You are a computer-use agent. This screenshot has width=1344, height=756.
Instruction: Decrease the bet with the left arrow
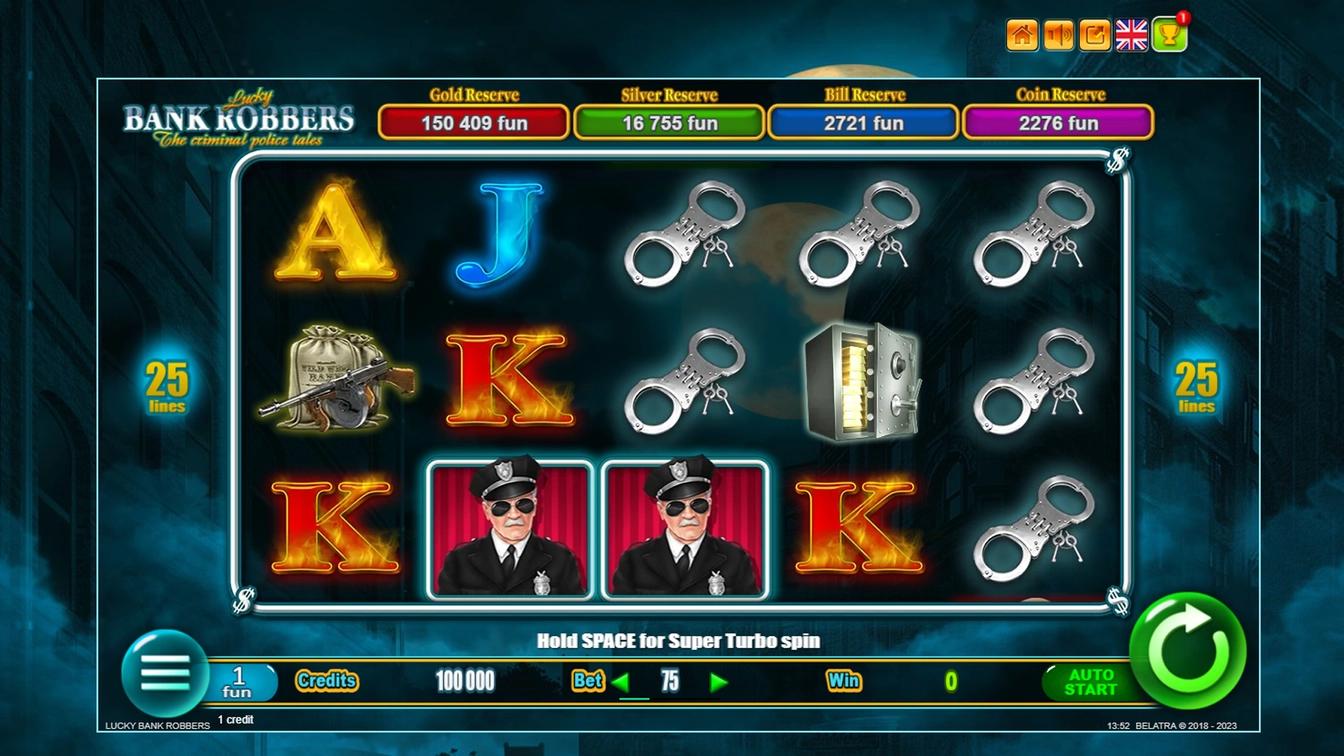pos(621,683)
